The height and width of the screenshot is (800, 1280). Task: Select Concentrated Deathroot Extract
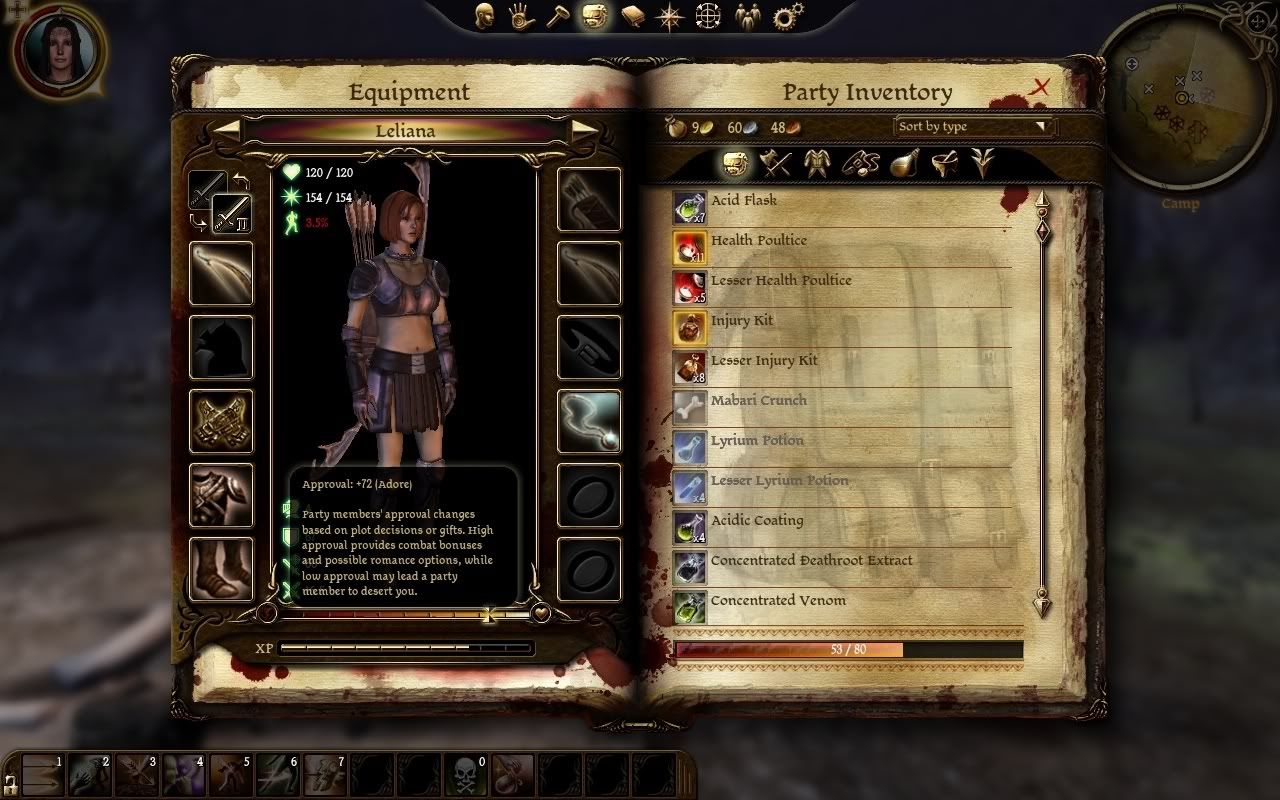[x=842, y=567]
